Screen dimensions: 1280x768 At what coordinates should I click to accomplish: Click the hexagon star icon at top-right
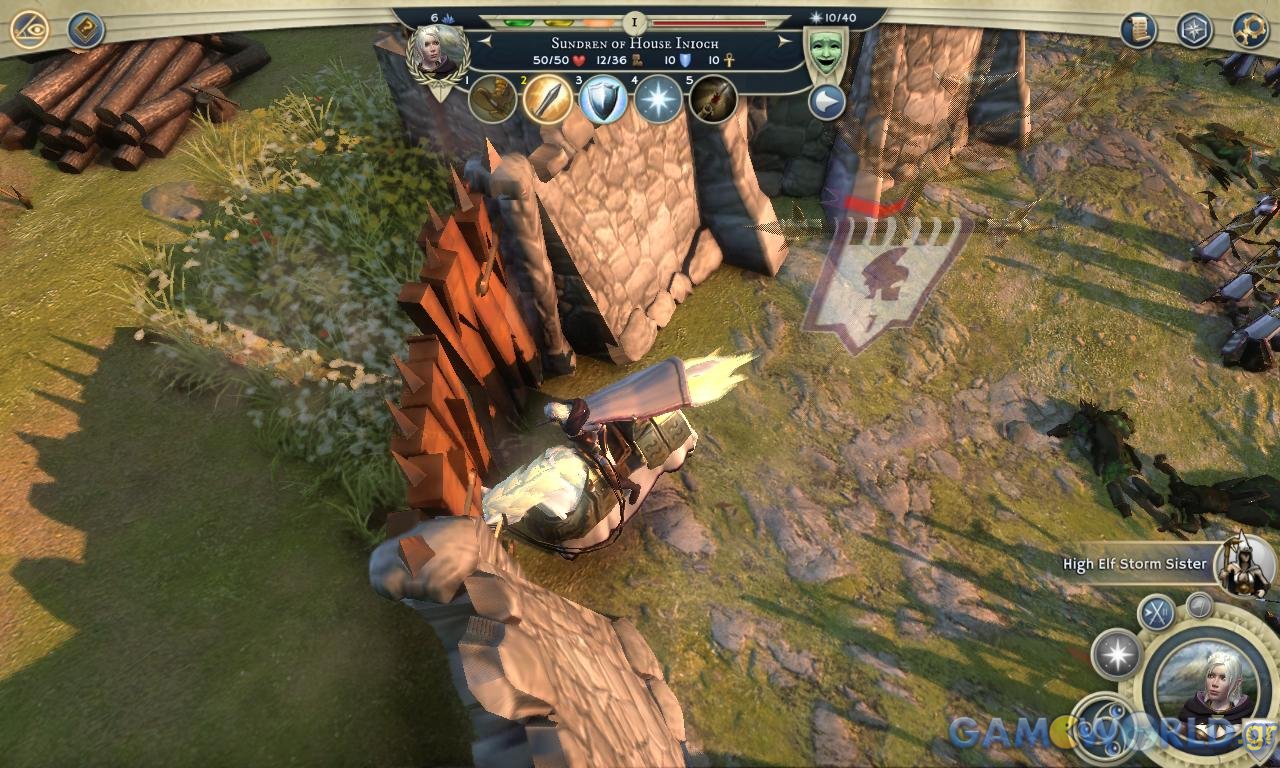1194,30
